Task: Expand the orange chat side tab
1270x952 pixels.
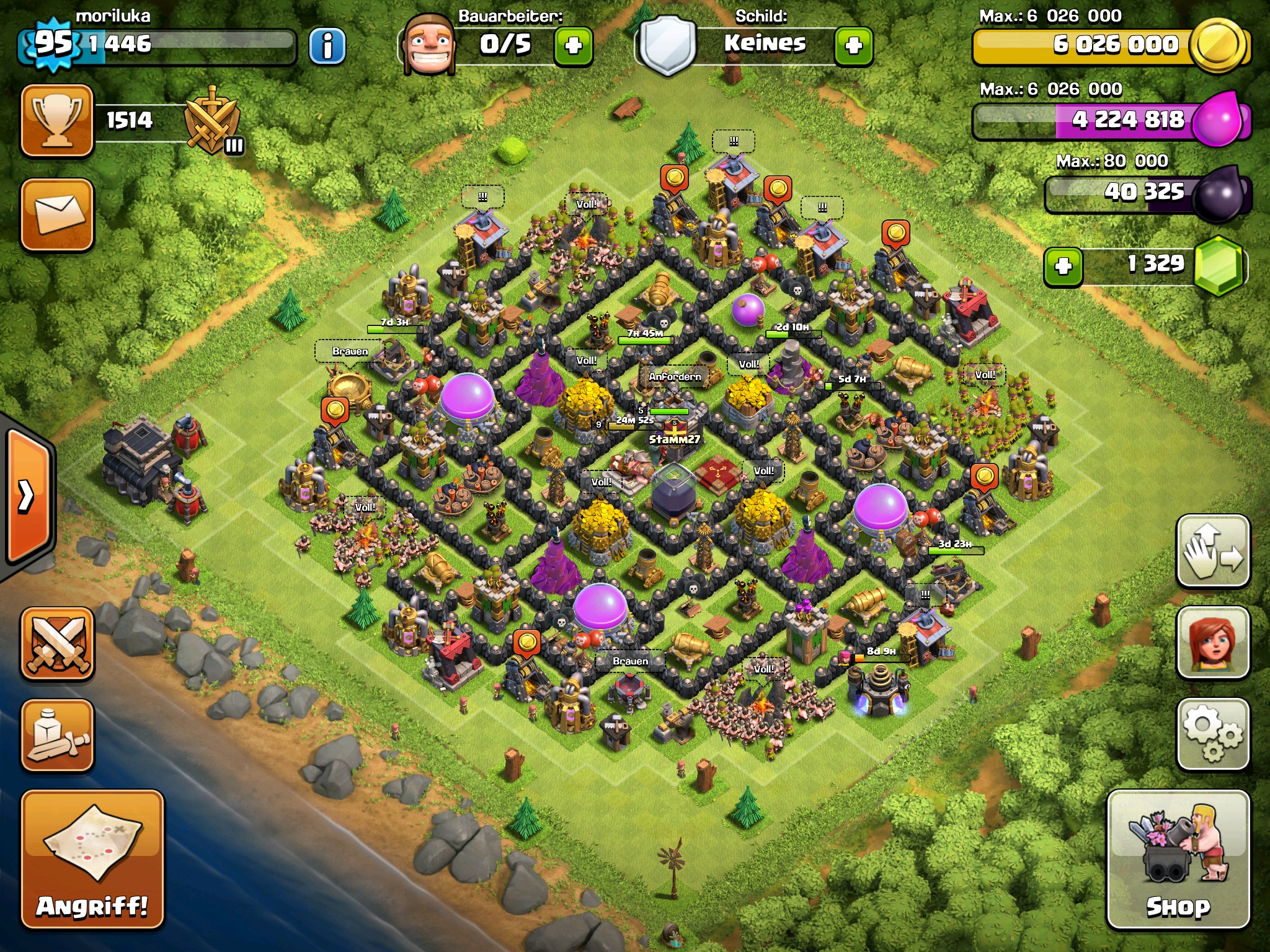Action: click(x=28, y=496)
